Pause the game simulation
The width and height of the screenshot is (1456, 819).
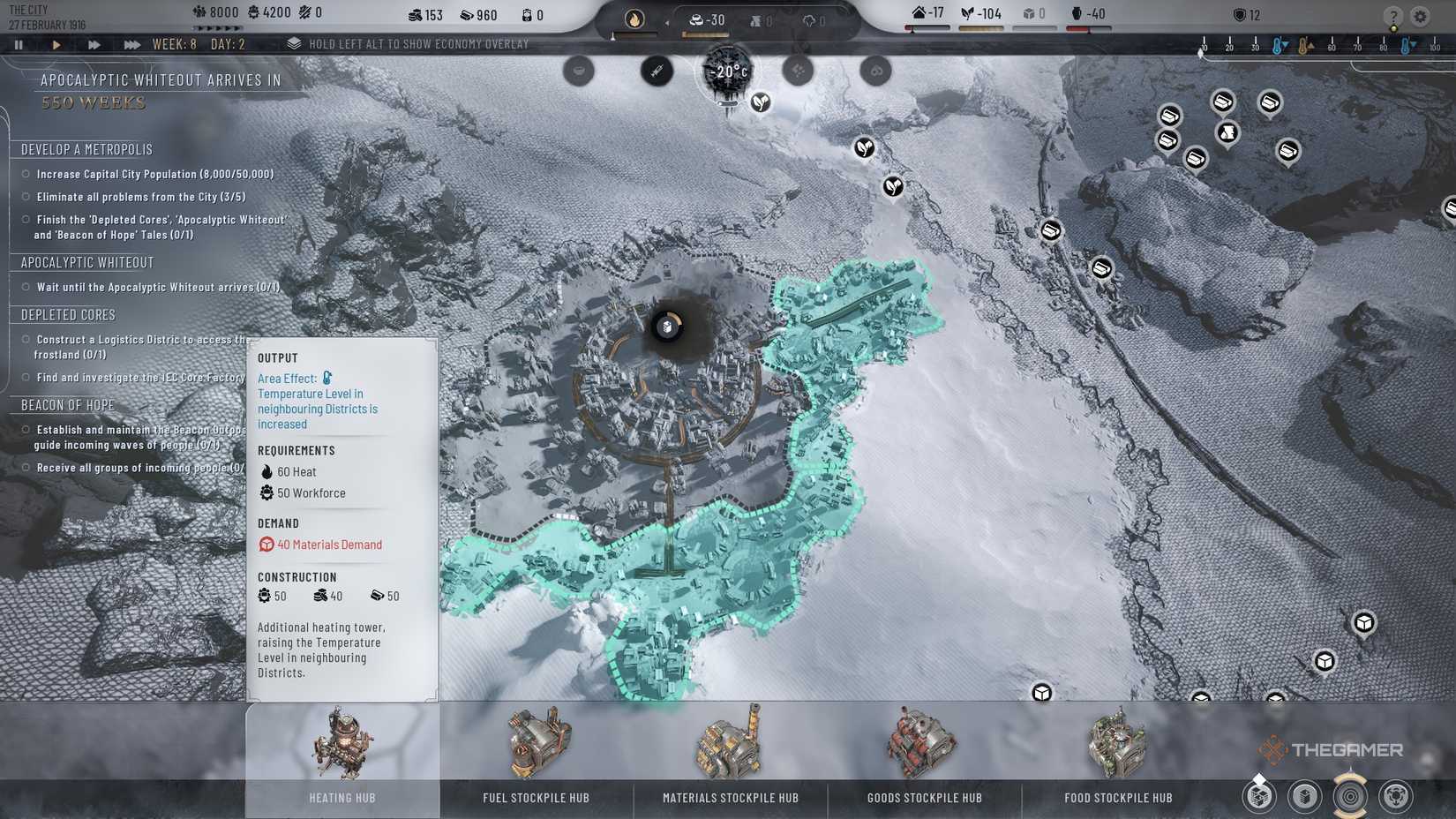point(18,43)
